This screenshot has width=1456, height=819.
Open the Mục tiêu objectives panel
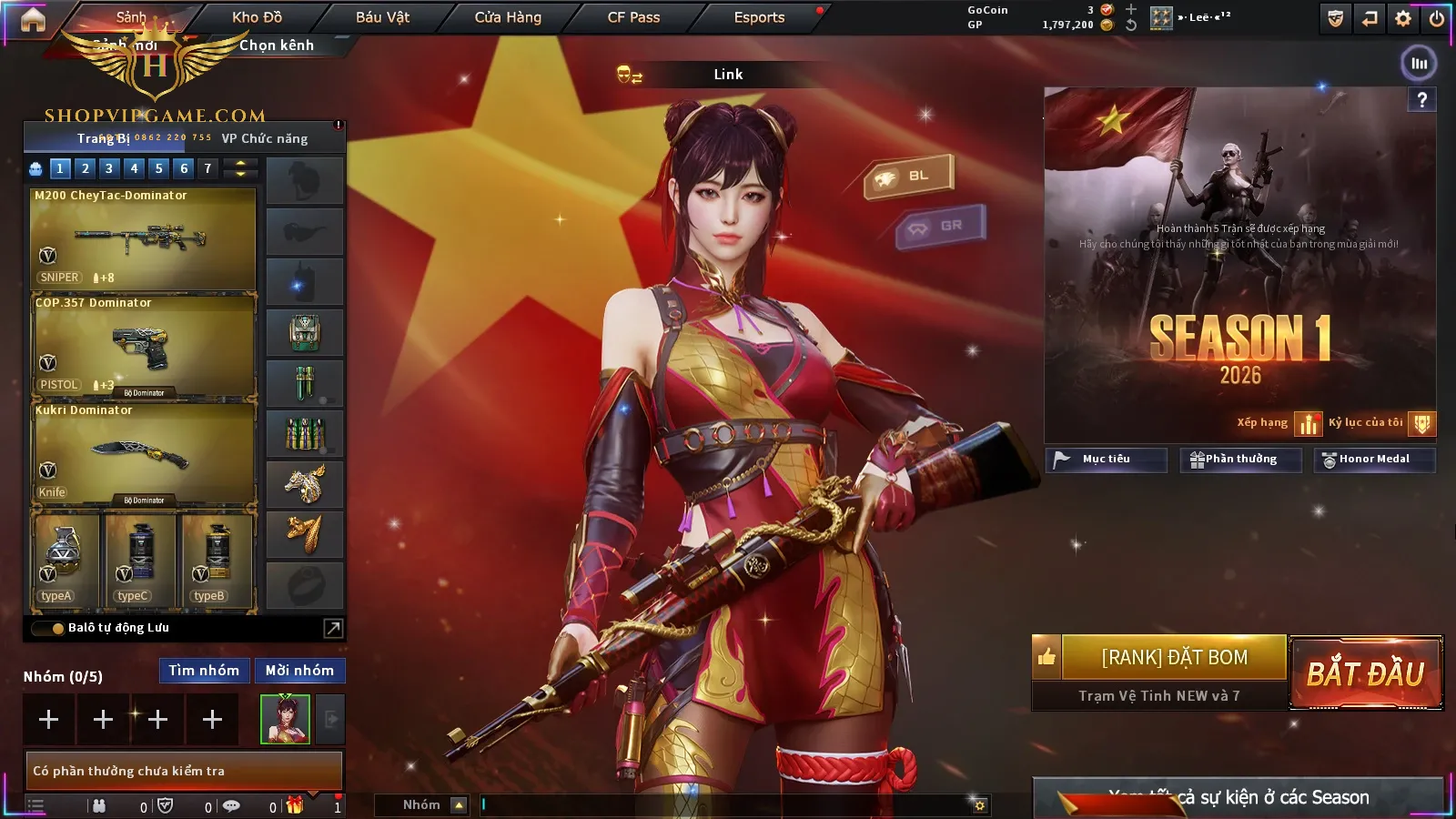(1106, 460)
